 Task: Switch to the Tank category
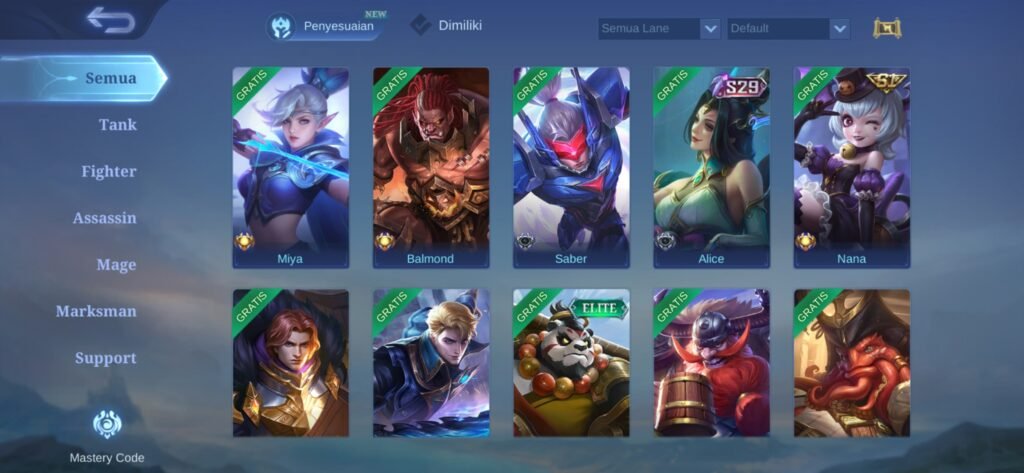click(x=117, y=125)
